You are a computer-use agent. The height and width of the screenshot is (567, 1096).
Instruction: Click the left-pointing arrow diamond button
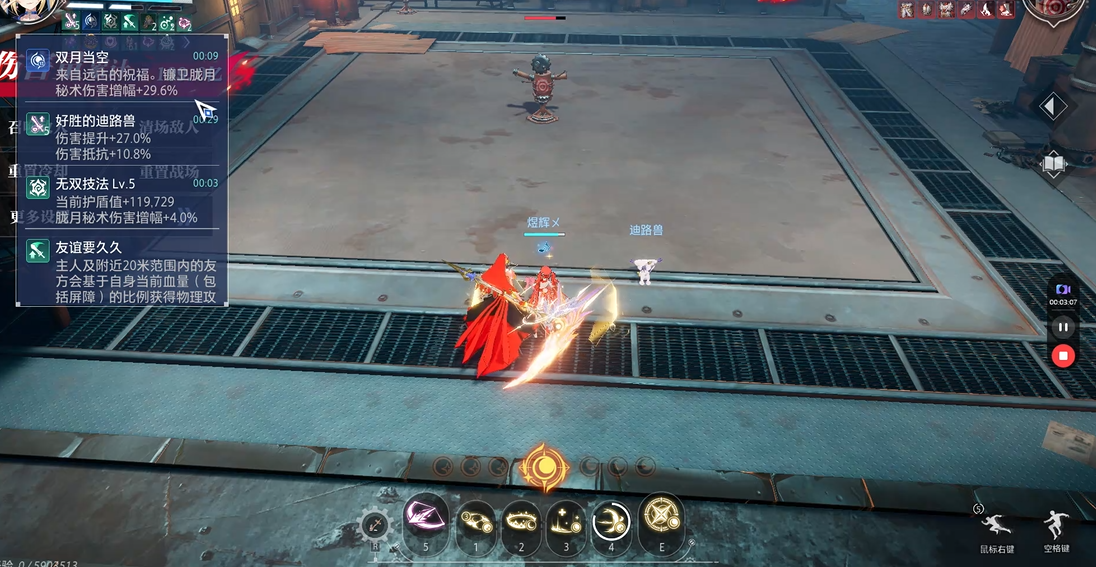pyautogui.click(x=1053, y=107)
